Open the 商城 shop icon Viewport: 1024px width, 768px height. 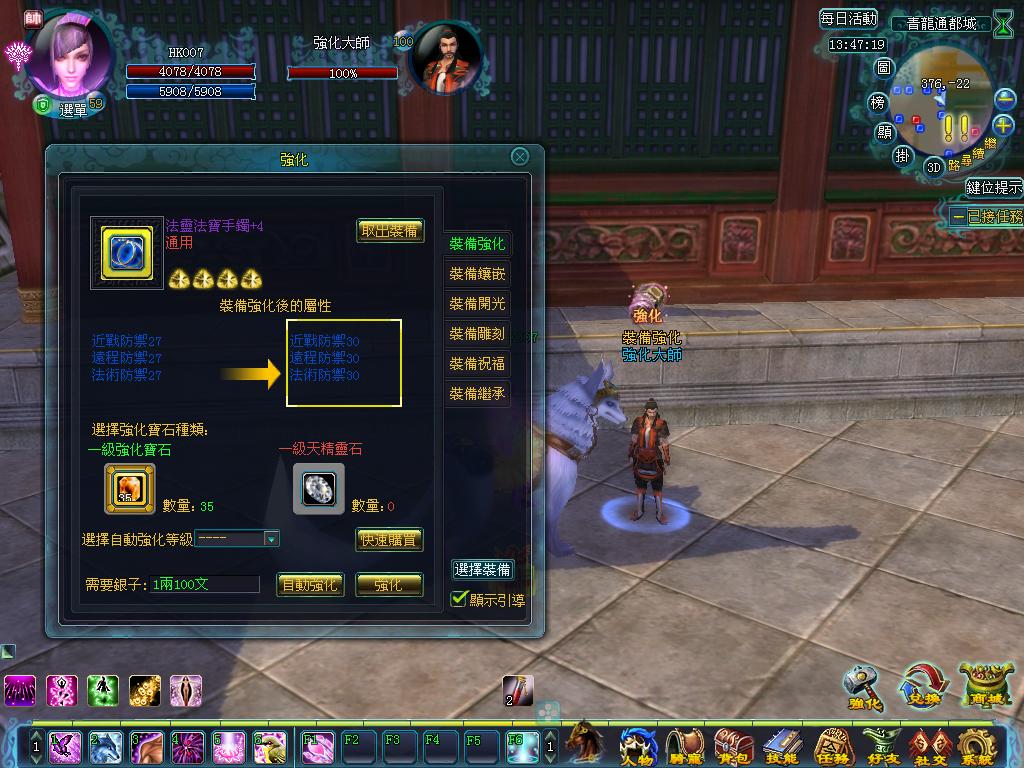coord(979,685)
